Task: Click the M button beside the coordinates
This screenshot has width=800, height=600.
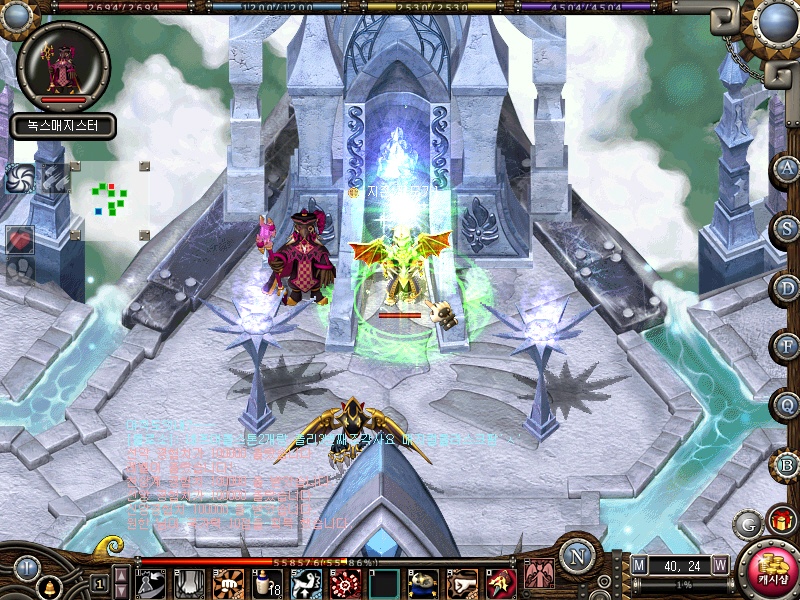Action: point(639,564)
